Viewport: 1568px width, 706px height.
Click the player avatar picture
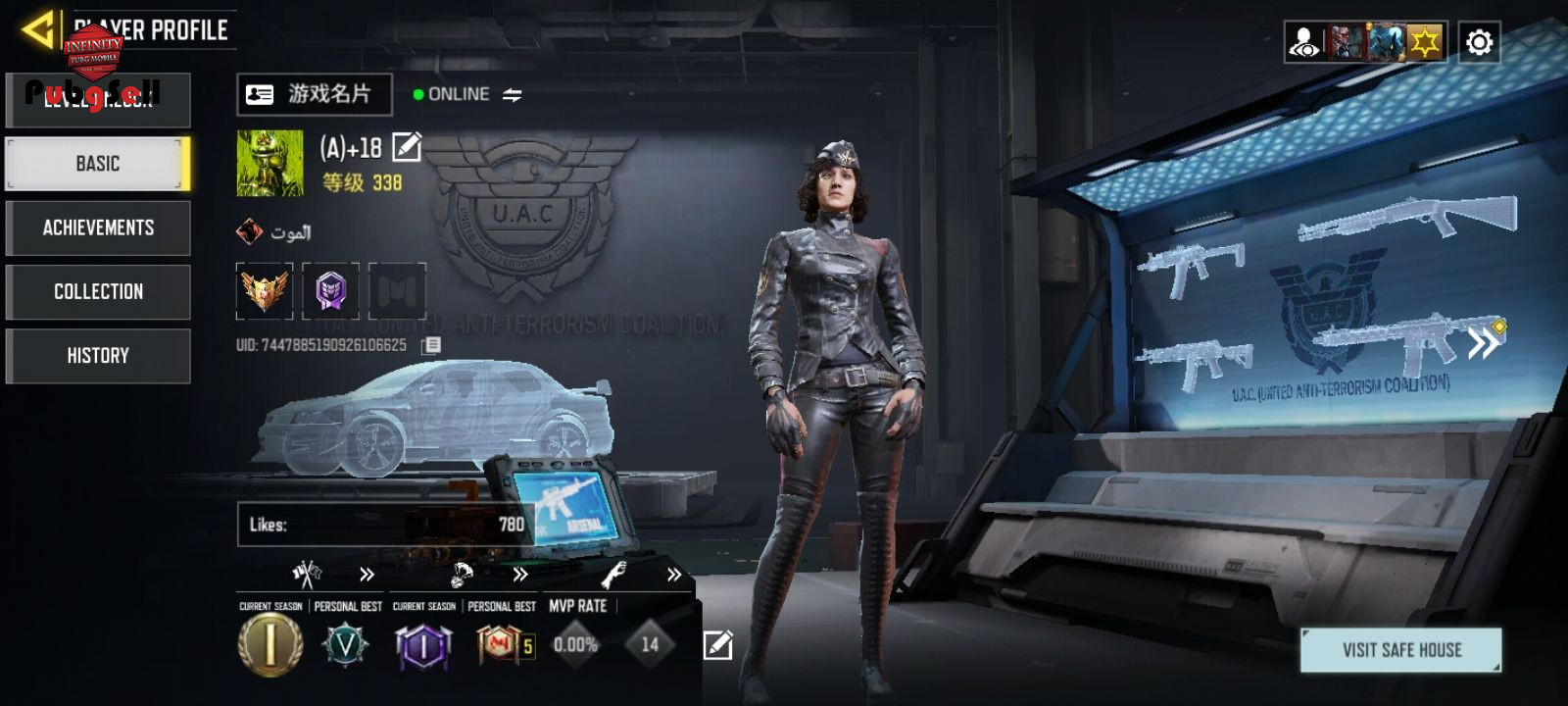[x=269, y=164]
